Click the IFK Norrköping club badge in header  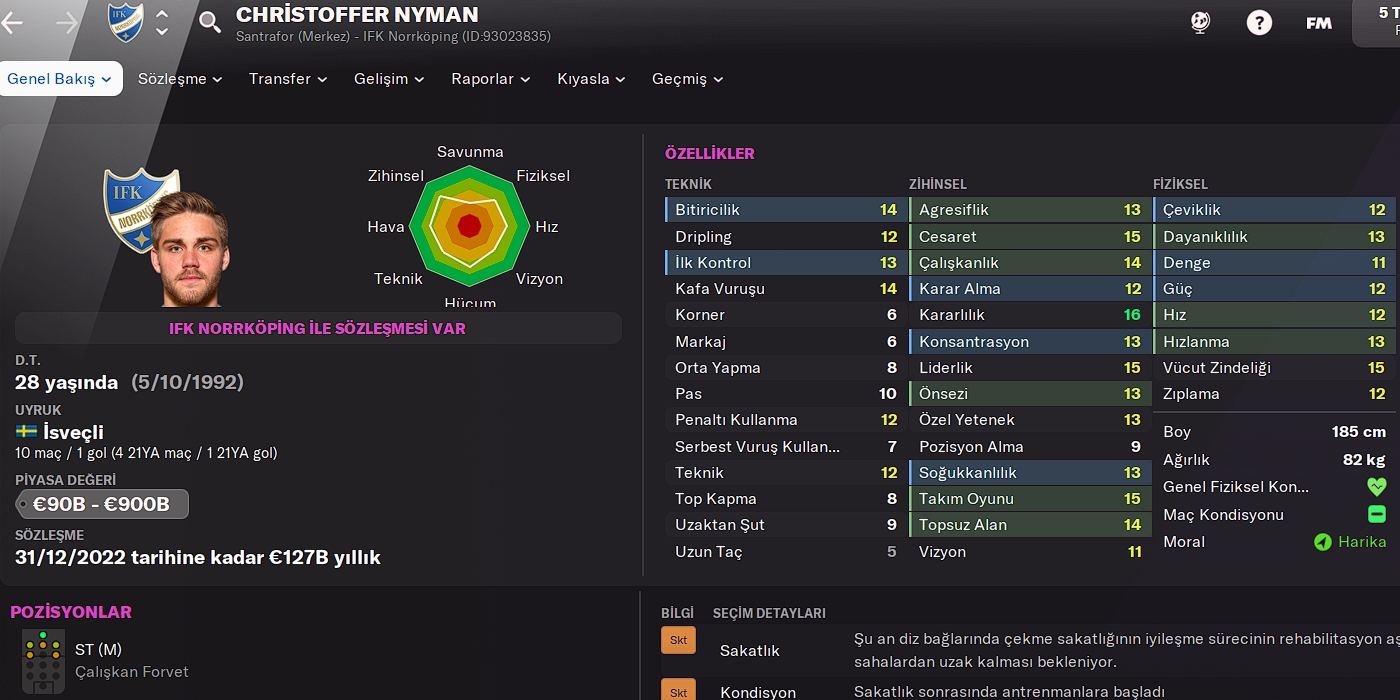[x=126, y=23]
